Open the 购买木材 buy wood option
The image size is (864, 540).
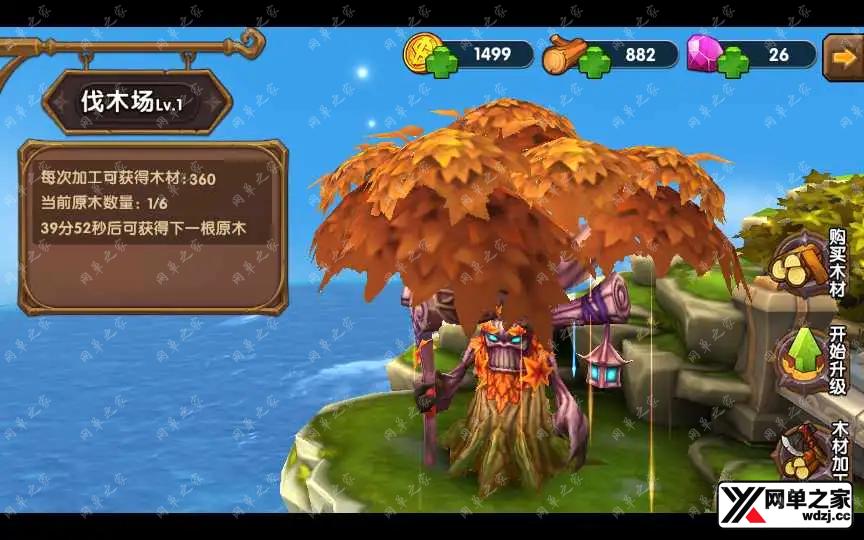coord(802,265)
